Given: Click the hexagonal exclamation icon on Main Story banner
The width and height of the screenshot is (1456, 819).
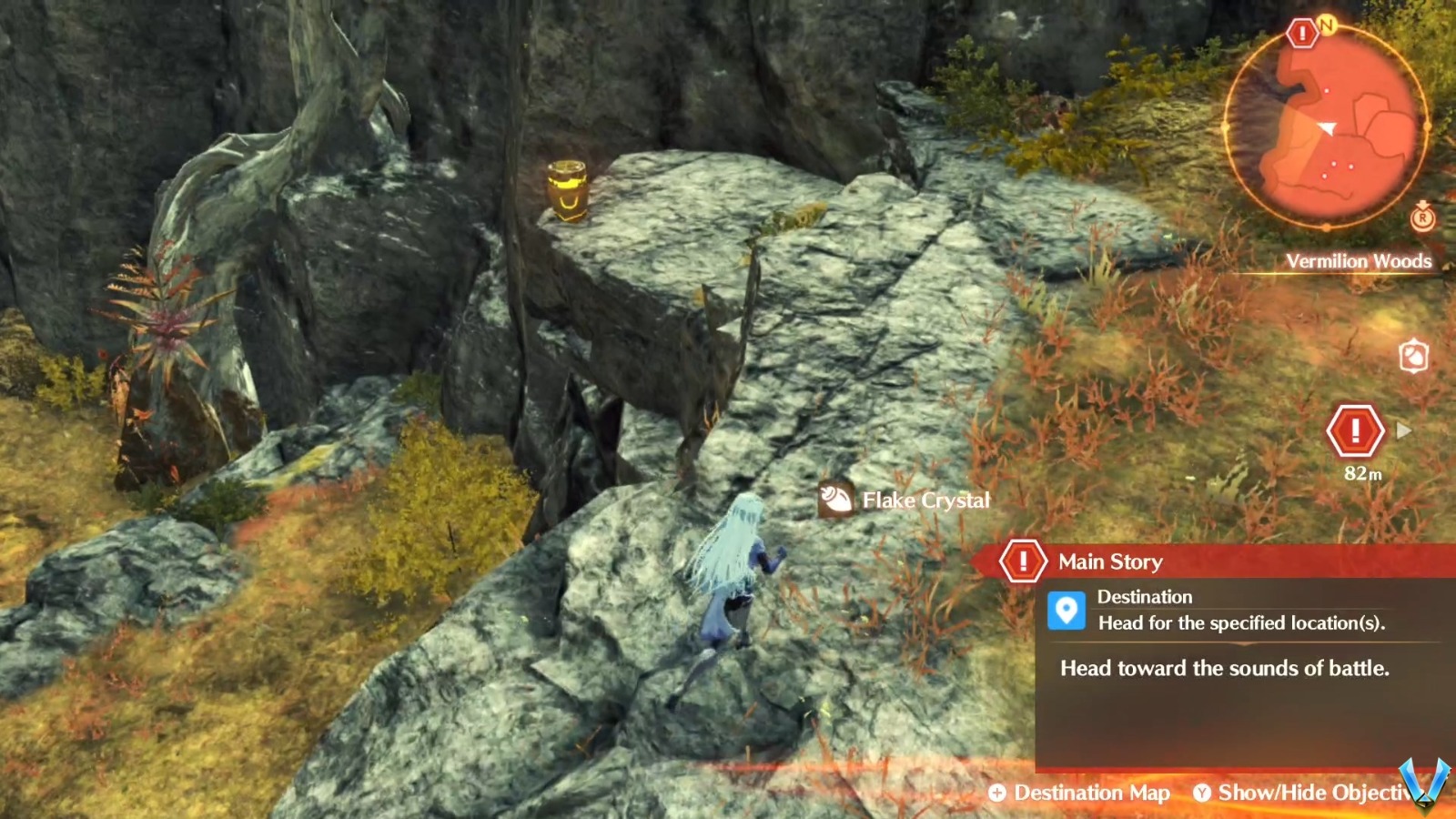Looking at the screenshot, I should pyautogui.click(x=1025, y=560).
